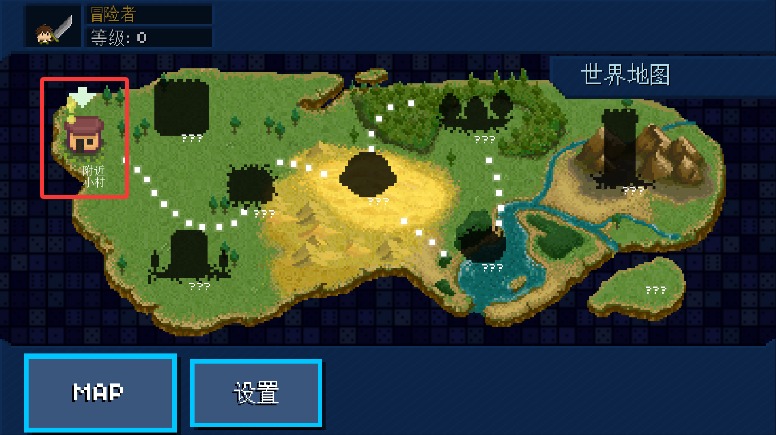Select the dark ??? location by the lake
The width and height of the screenshot is (776, 435).
(480, 240)
